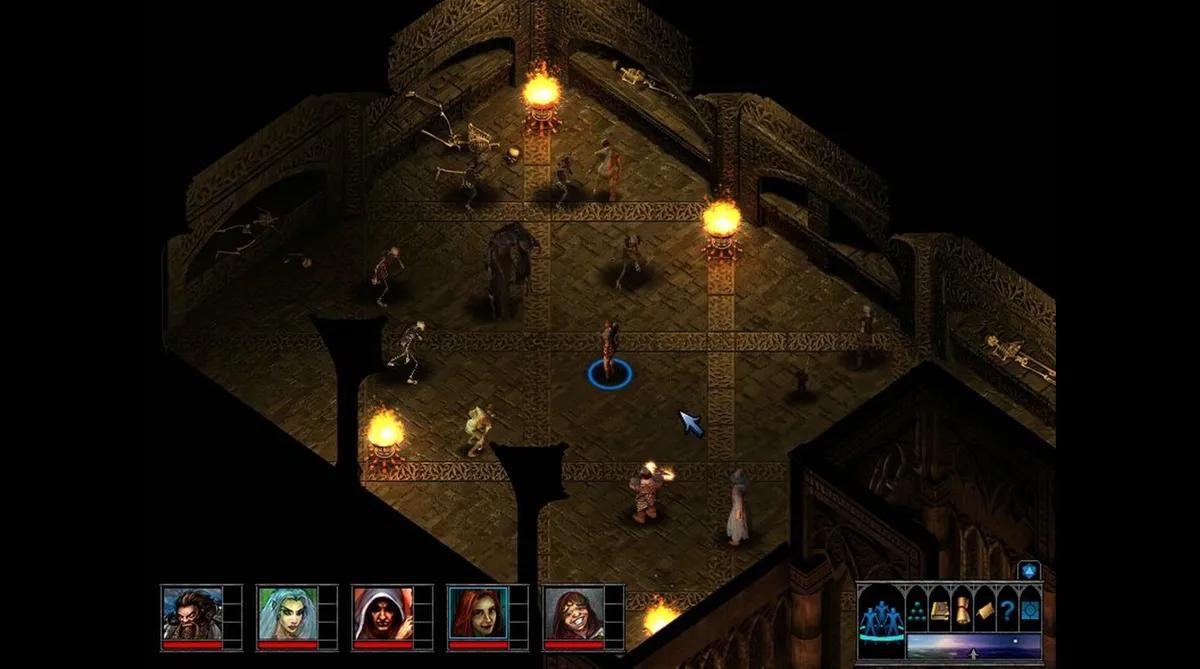This screenshot has height=669, width=1200.
Task: Click the blue hexagon toggle above the menu
Action: click(x=1029, y=571)
